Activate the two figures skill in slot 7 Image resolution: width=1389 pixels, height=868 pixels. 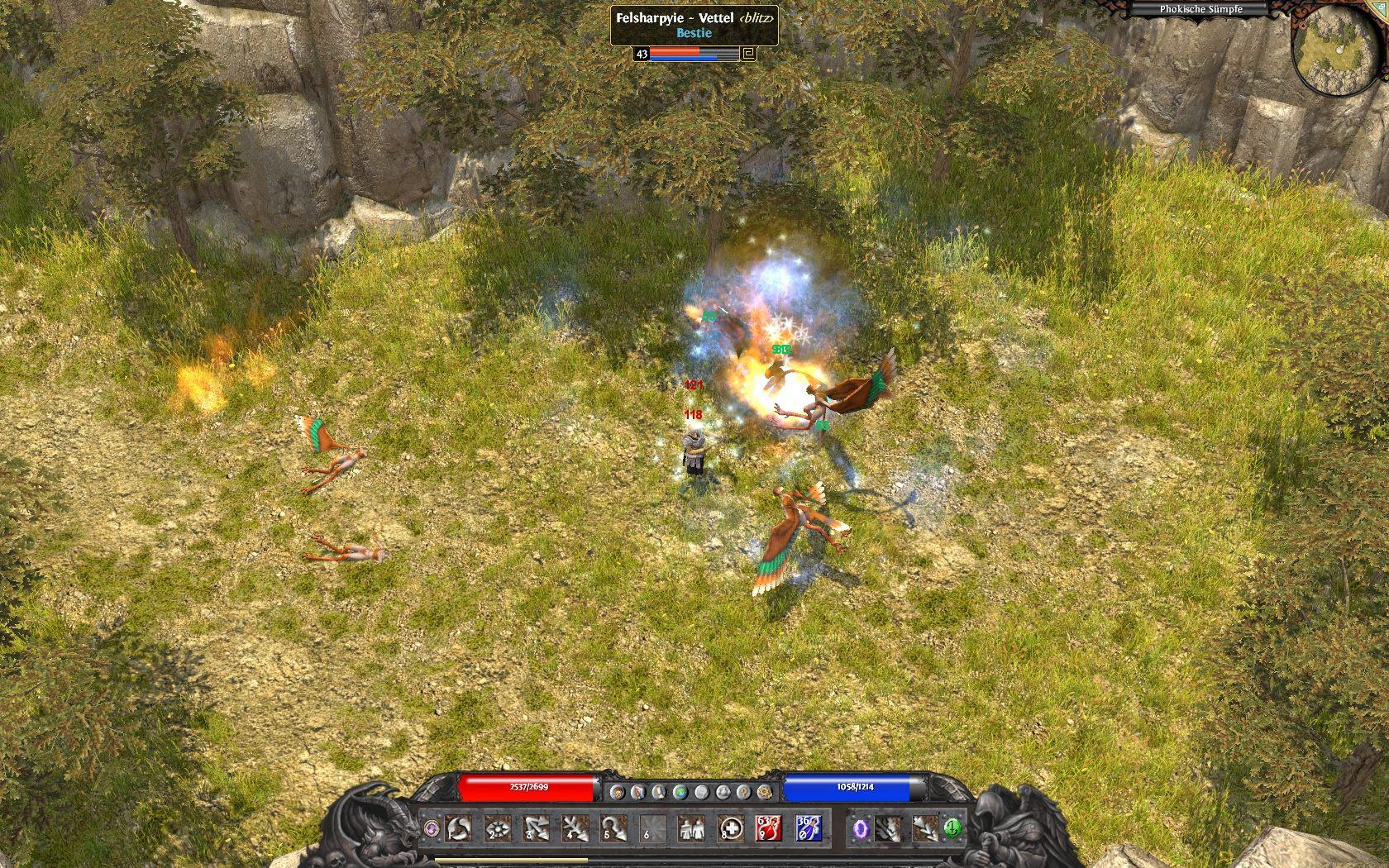tap(690, 827)
